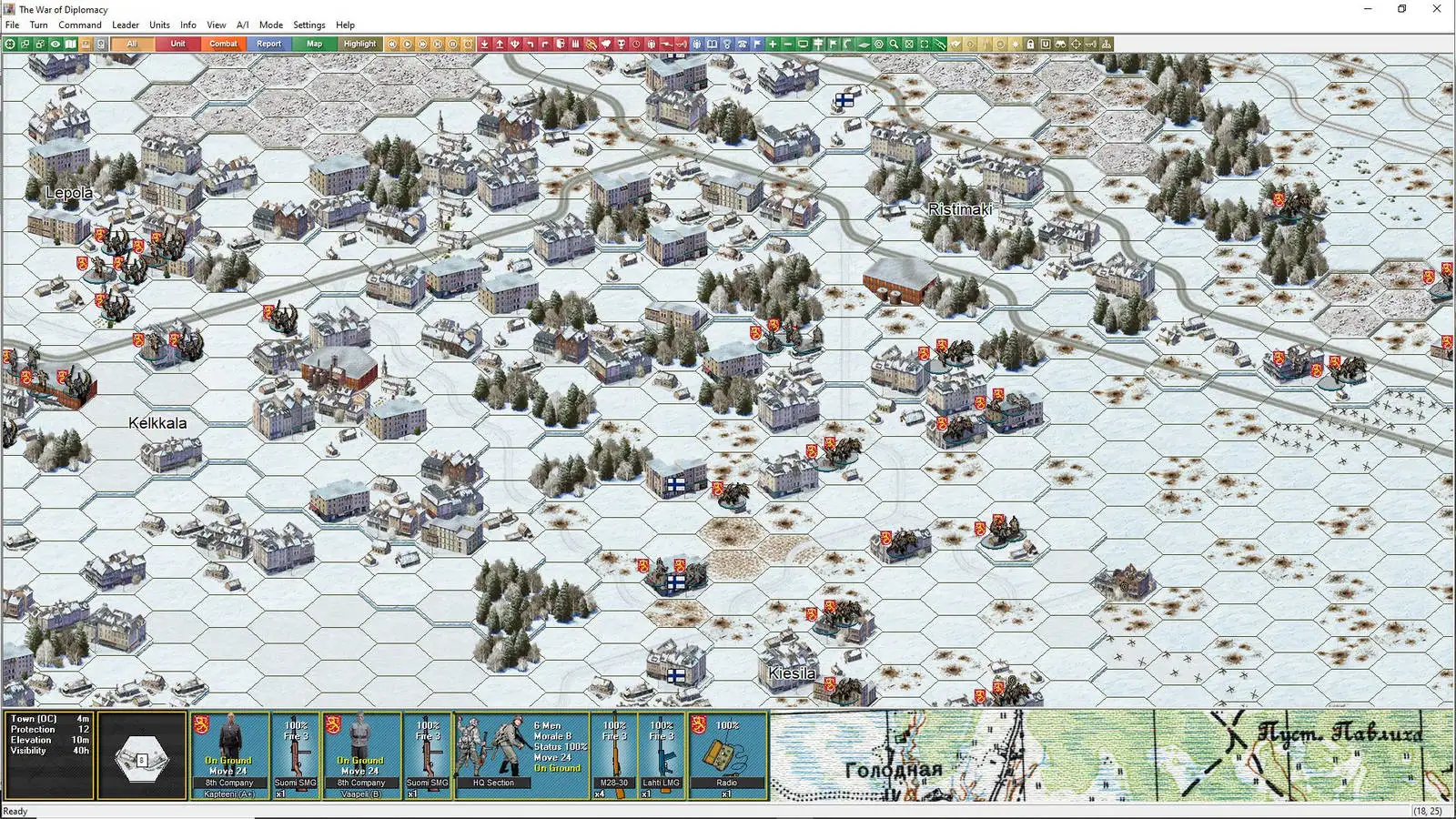Viewport: 1456px width, 819px height.
Task: Select the magnifying glass zoom tool
Action: pyautogui.click(x=894, y=43)
